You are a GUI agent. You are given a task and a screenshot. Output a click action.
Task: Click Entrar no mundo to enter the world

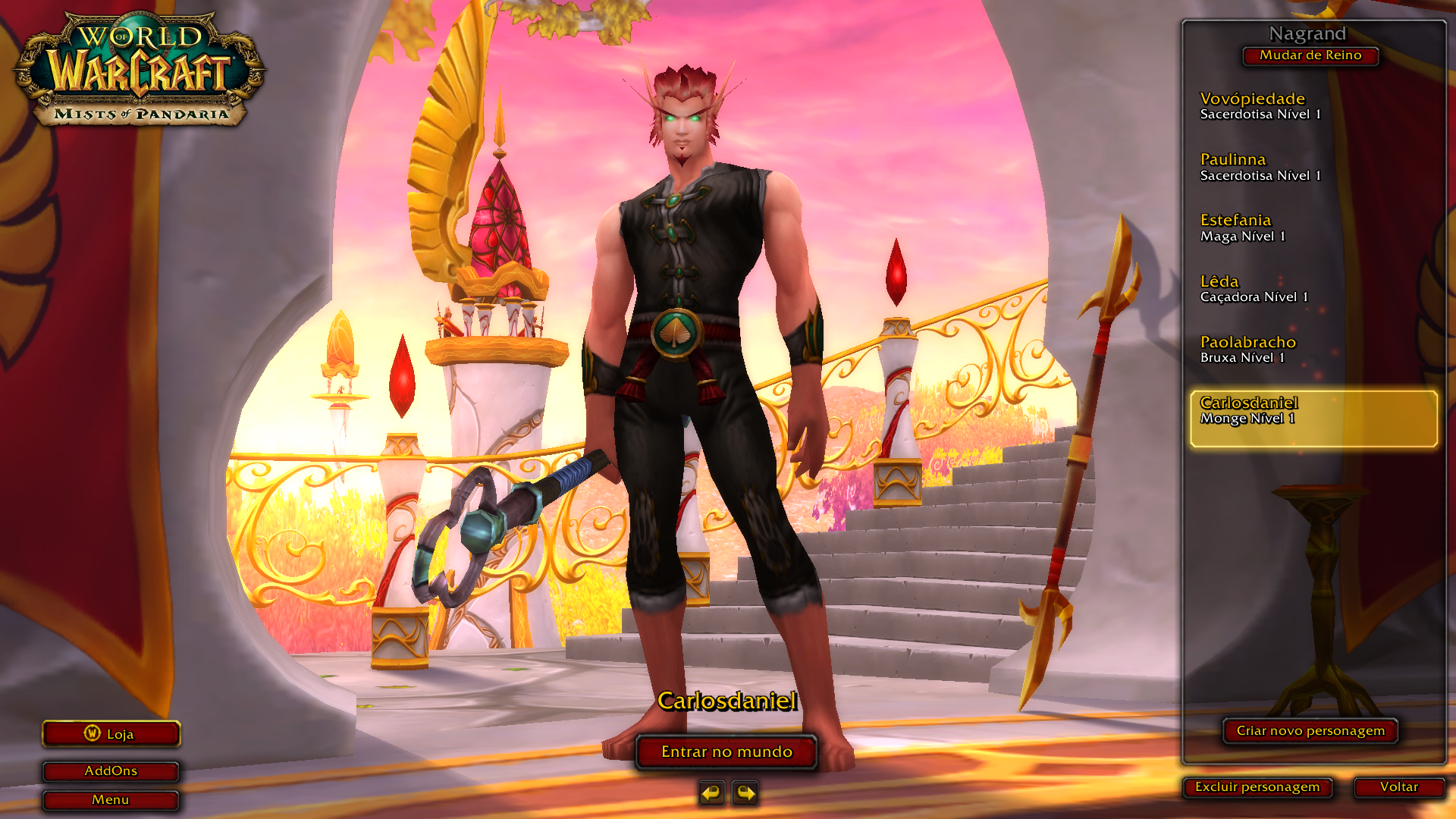[x=726, y=752]
